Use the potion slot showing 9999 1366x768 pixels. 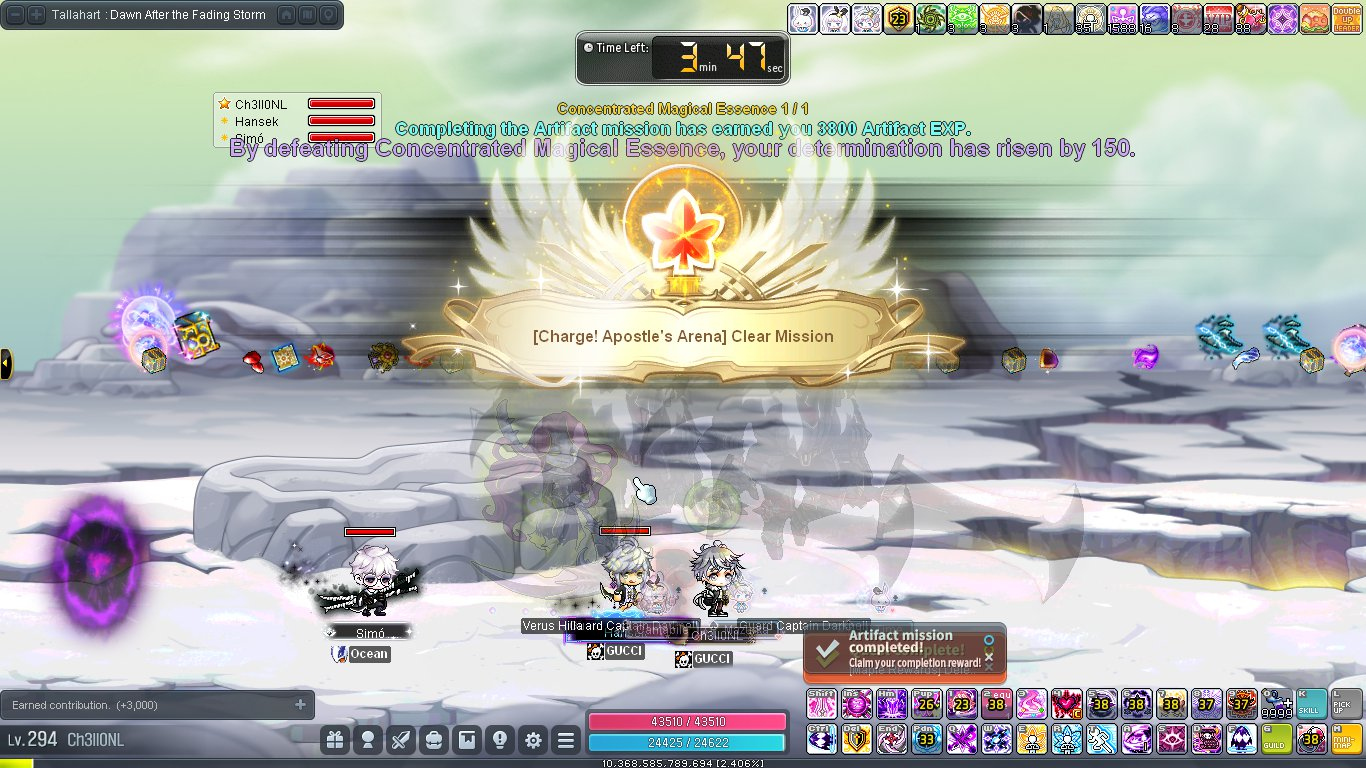click(1276, 704)
